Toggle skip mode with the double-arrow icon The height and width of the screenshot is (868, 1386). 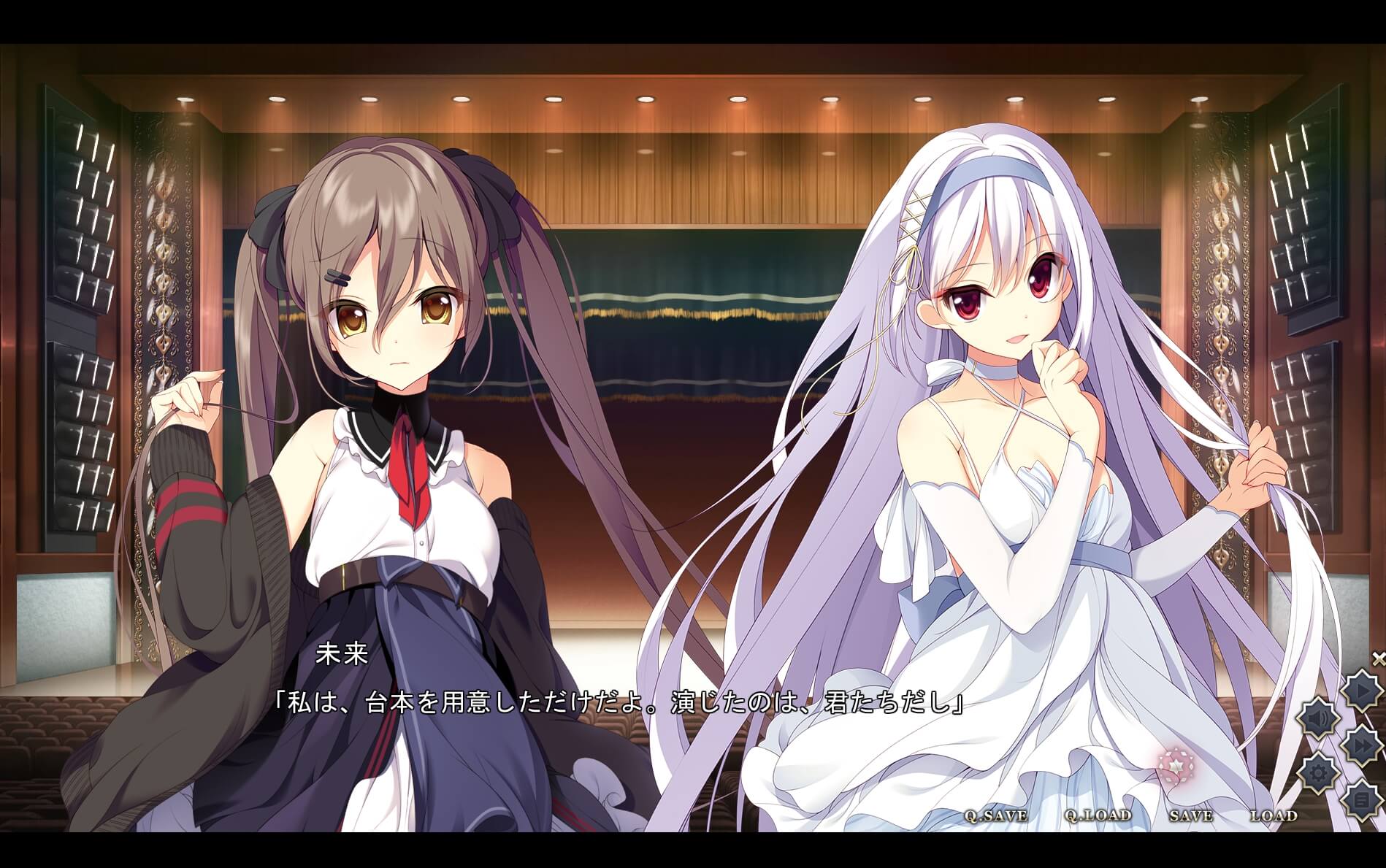pyautogui.click(x=1360, y=743)
